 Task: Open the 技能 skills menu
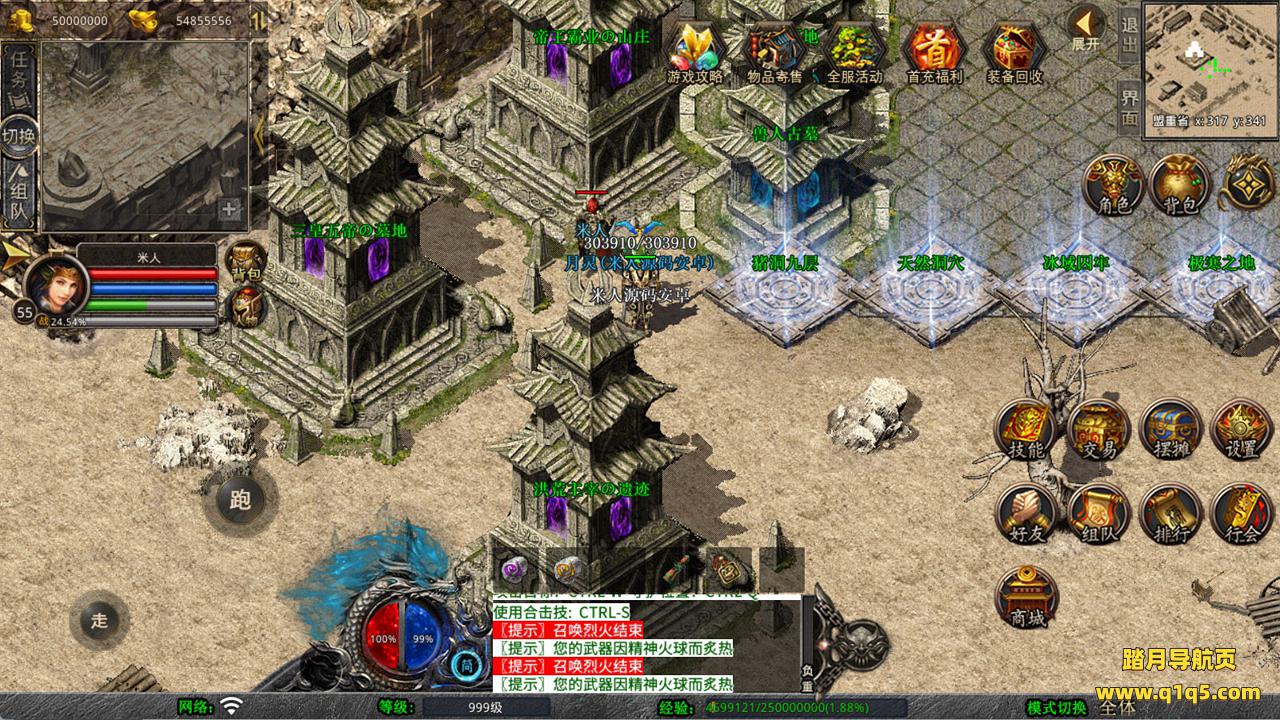click(1026, 430)
